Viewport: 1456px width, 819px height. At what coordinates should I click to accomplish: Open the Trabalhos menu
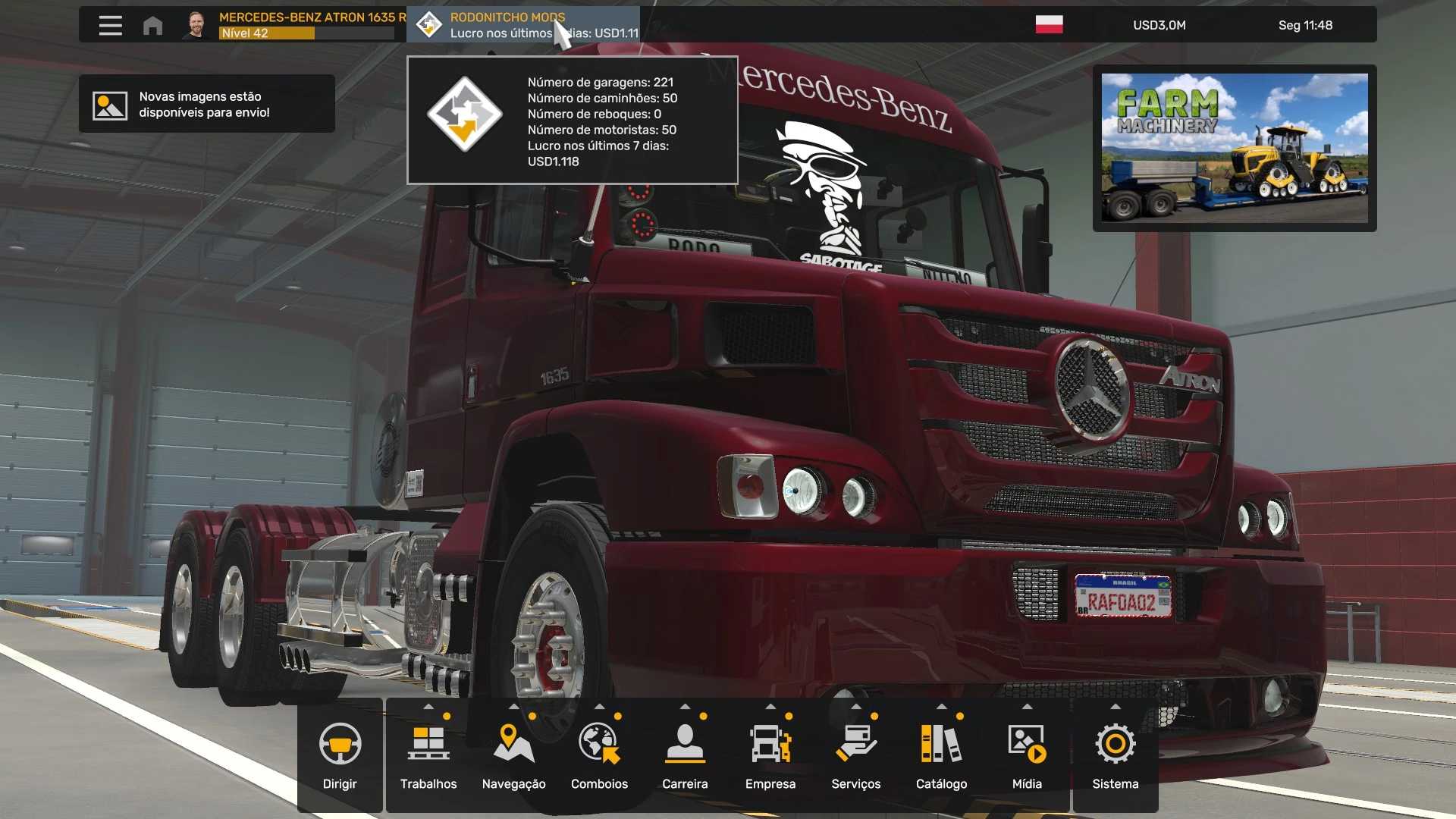click(x=428, y=755)
